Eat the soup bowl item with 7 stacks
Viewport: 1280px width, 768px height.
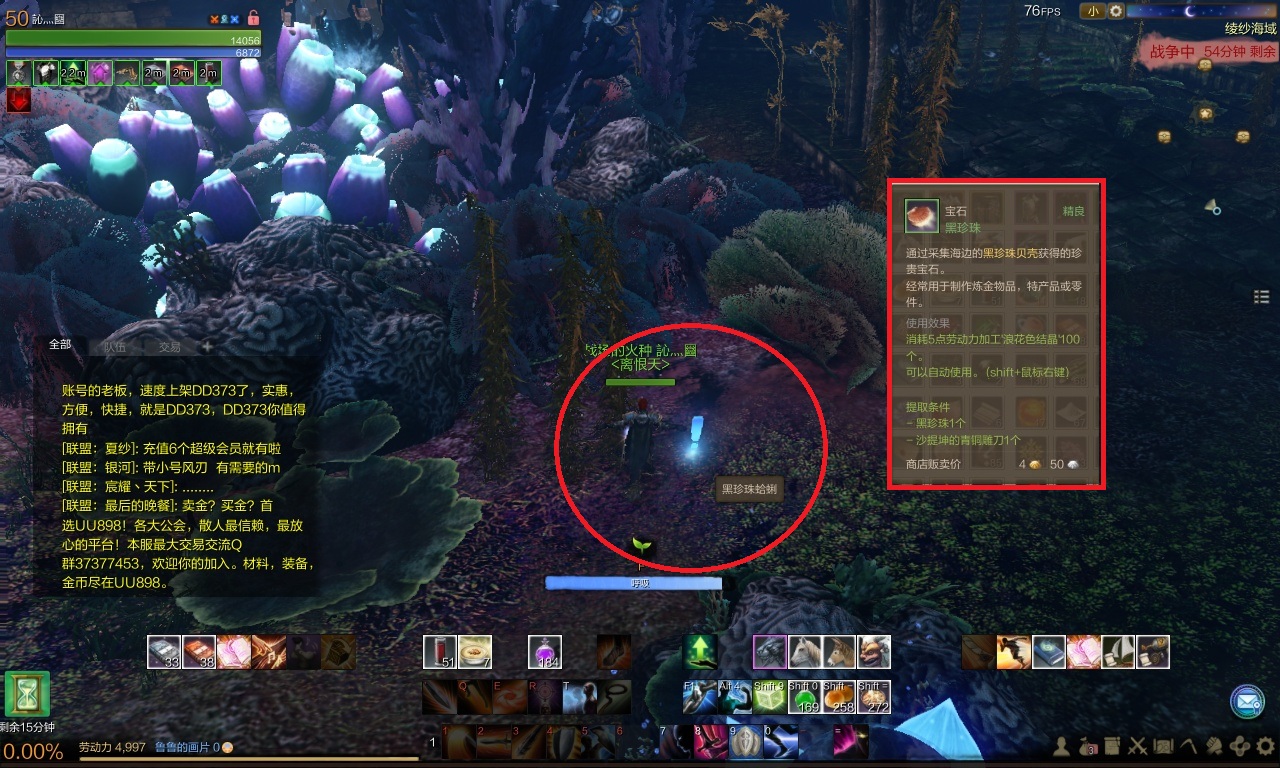tap(475, 652)
